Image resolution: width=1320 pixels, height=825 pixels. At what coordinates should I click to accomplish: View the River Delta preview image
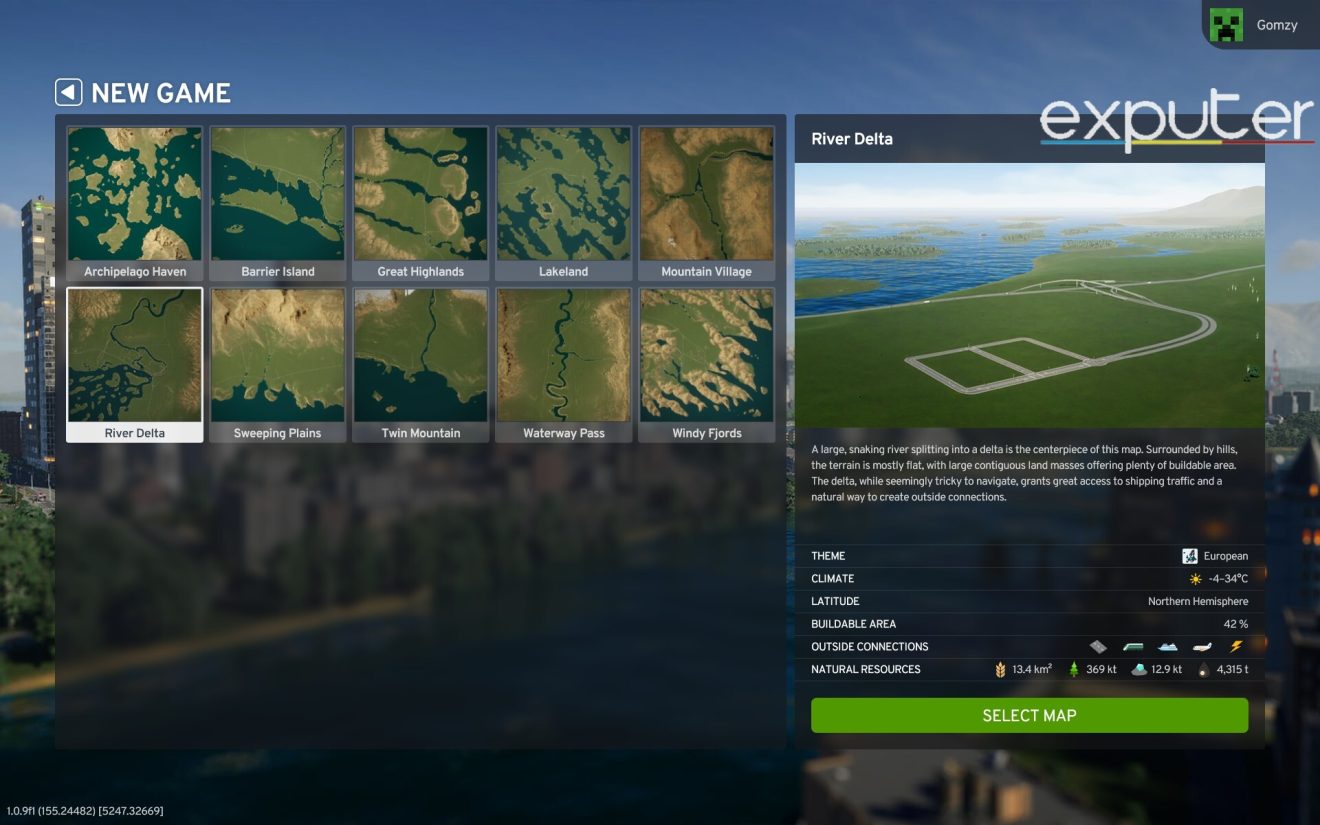(1028, 295)
